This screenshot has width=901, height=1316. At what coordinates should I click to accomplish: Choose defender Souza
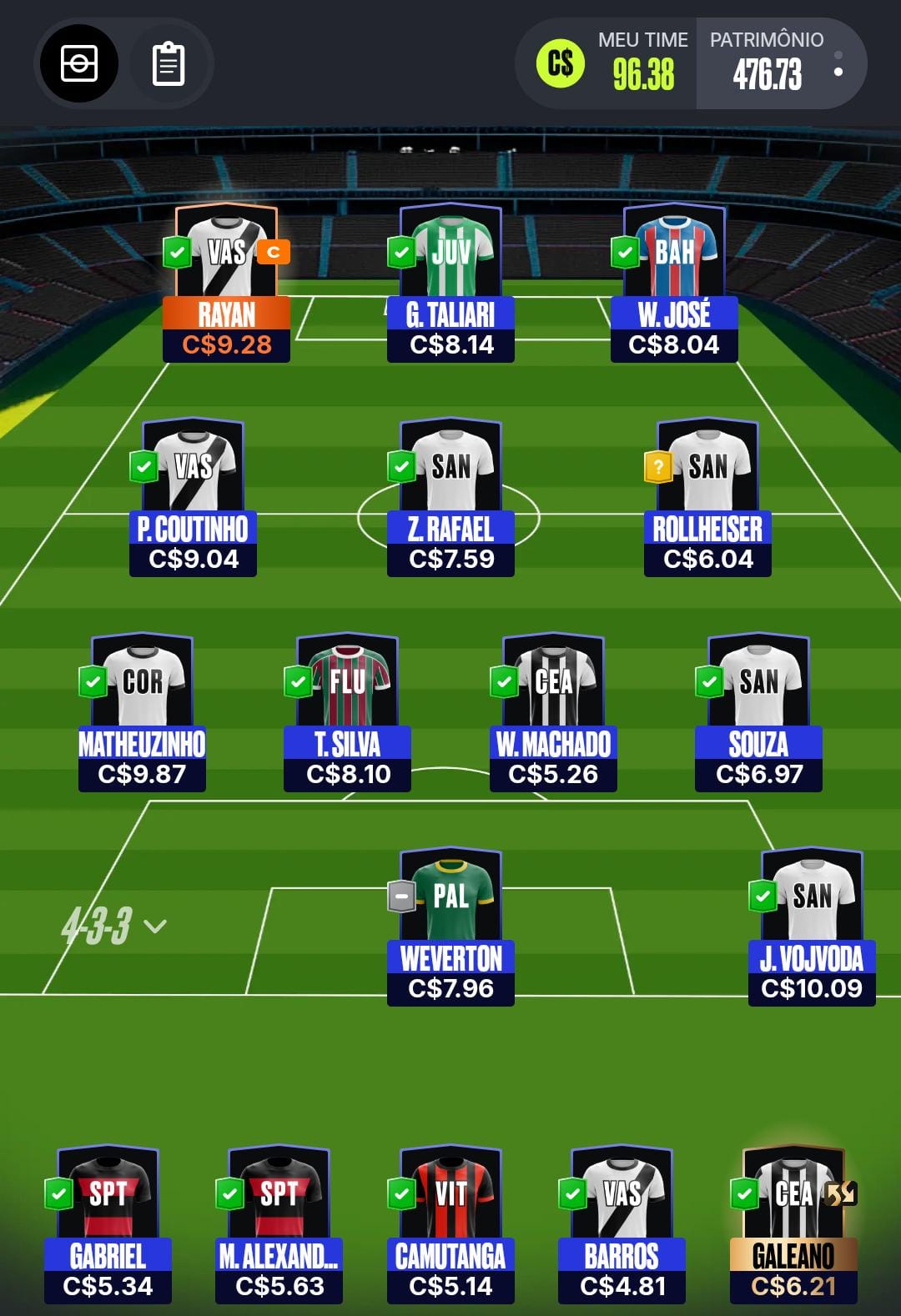(758, 713)
